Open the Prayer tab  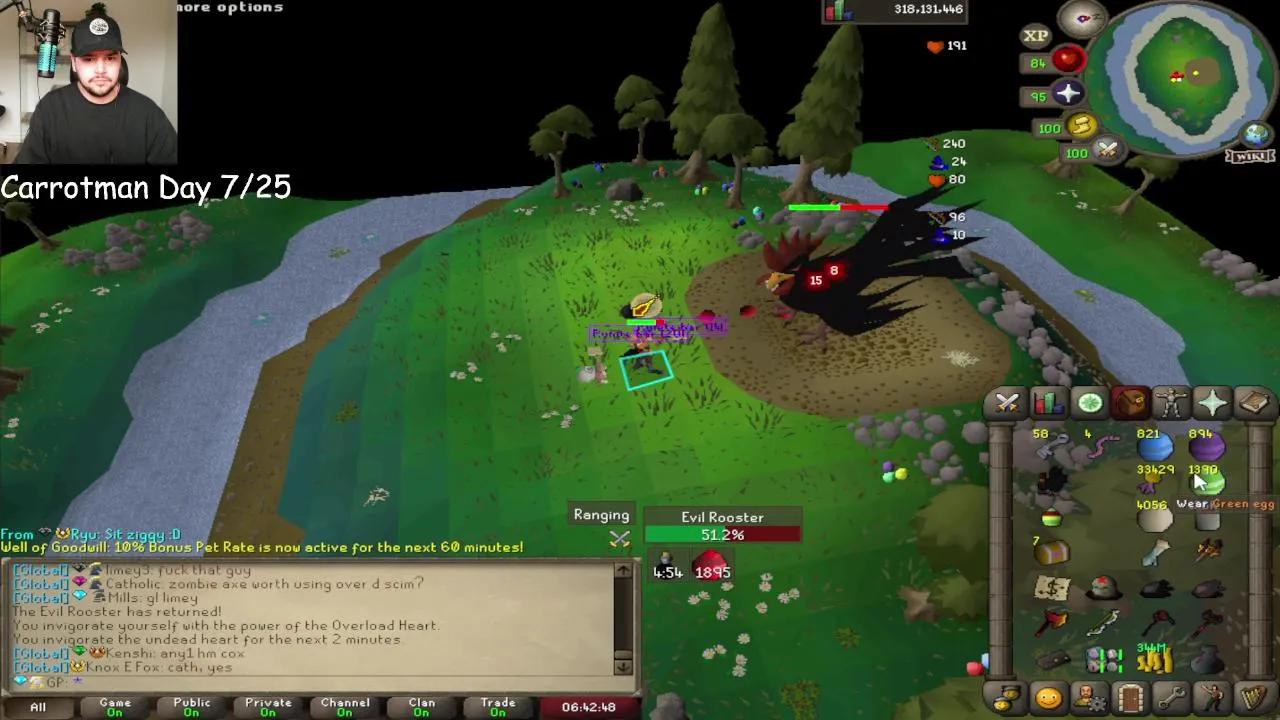coord(1211,403)
